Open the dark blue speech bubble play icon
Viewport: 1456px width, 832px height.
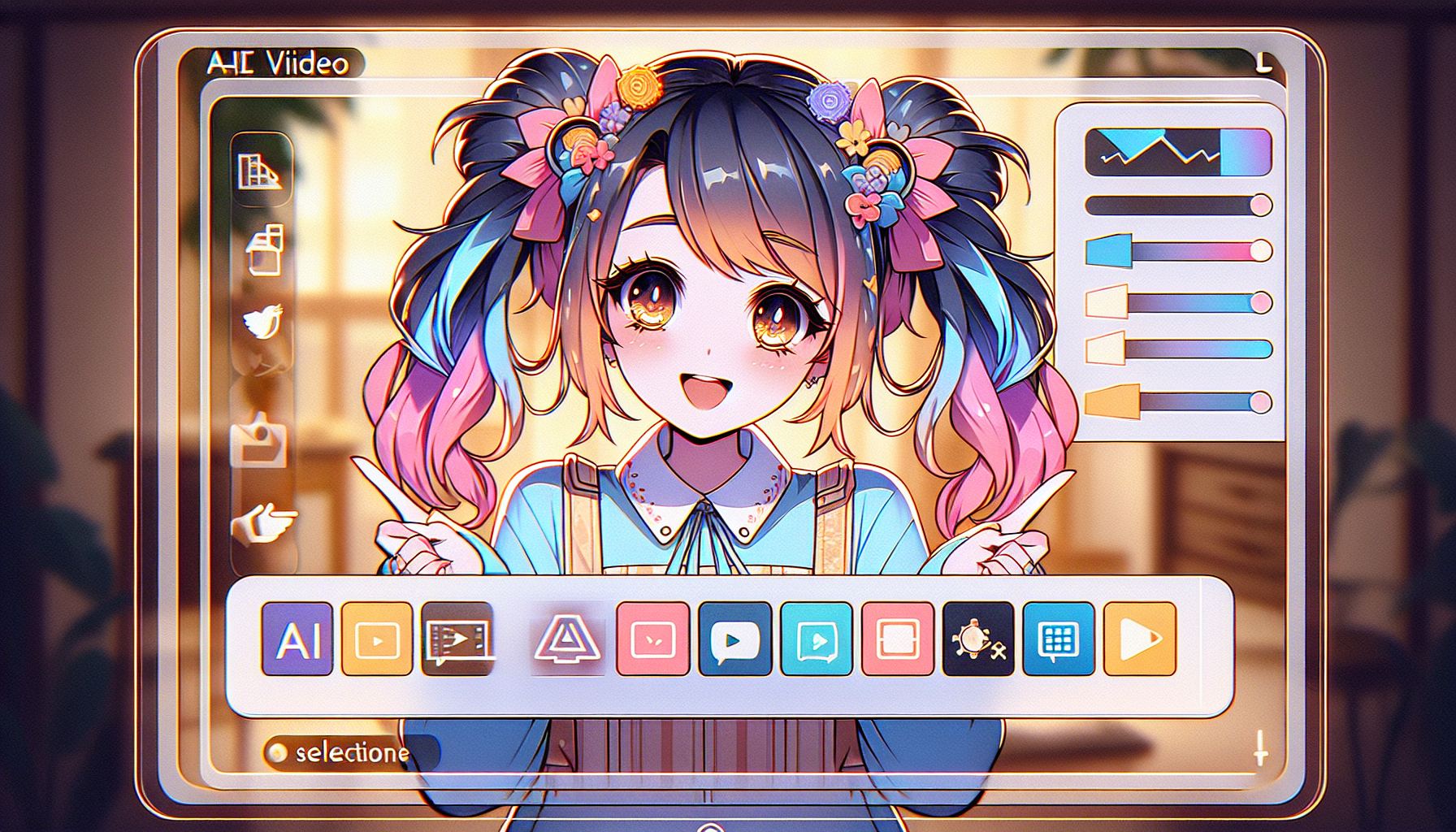coord(734,639)
